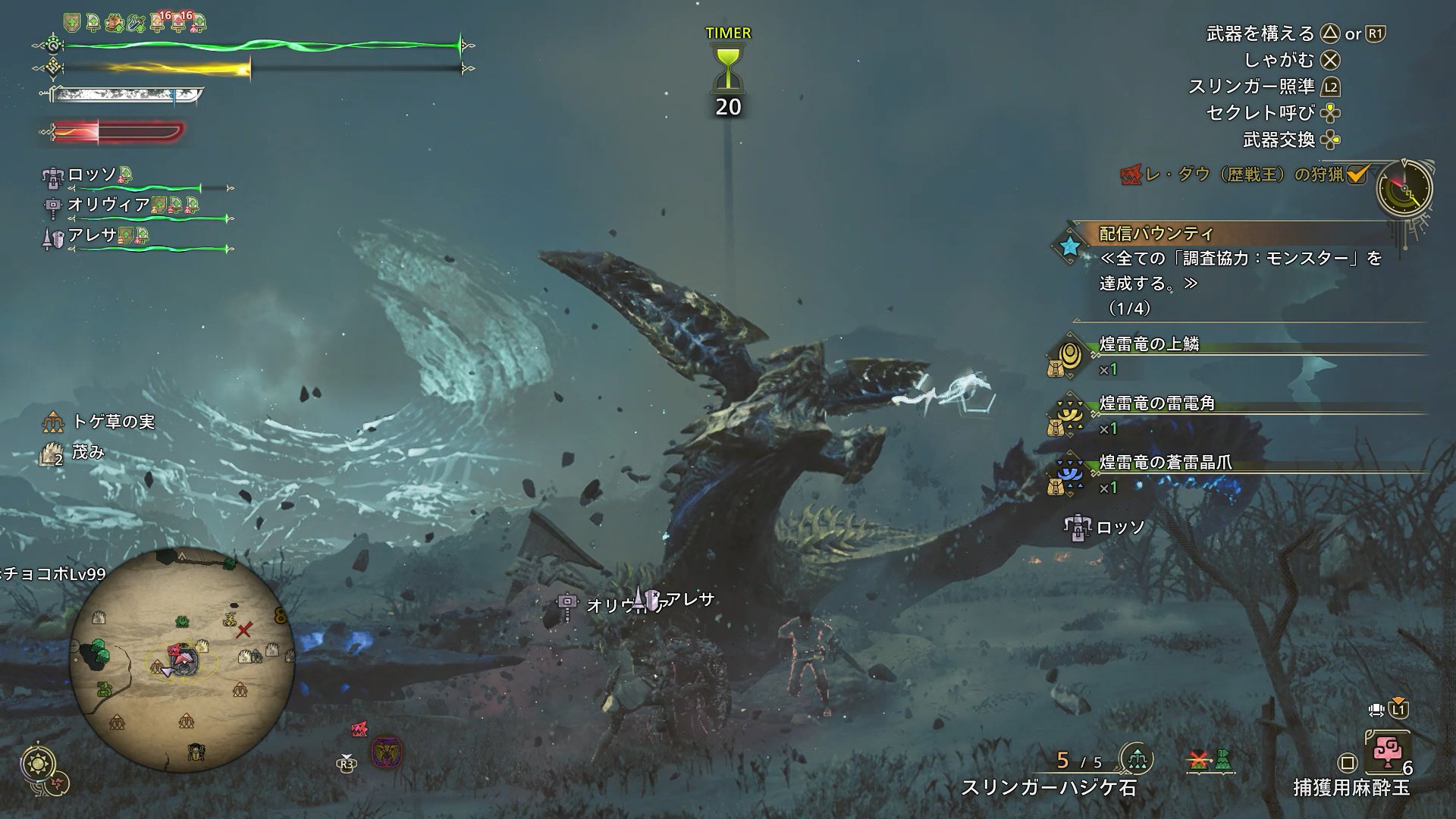Click the 煌雷竜の雷電角 reward entry
Image resolution: width=1456 pixels, height=819 pixels.
[x=1156, y=403]
